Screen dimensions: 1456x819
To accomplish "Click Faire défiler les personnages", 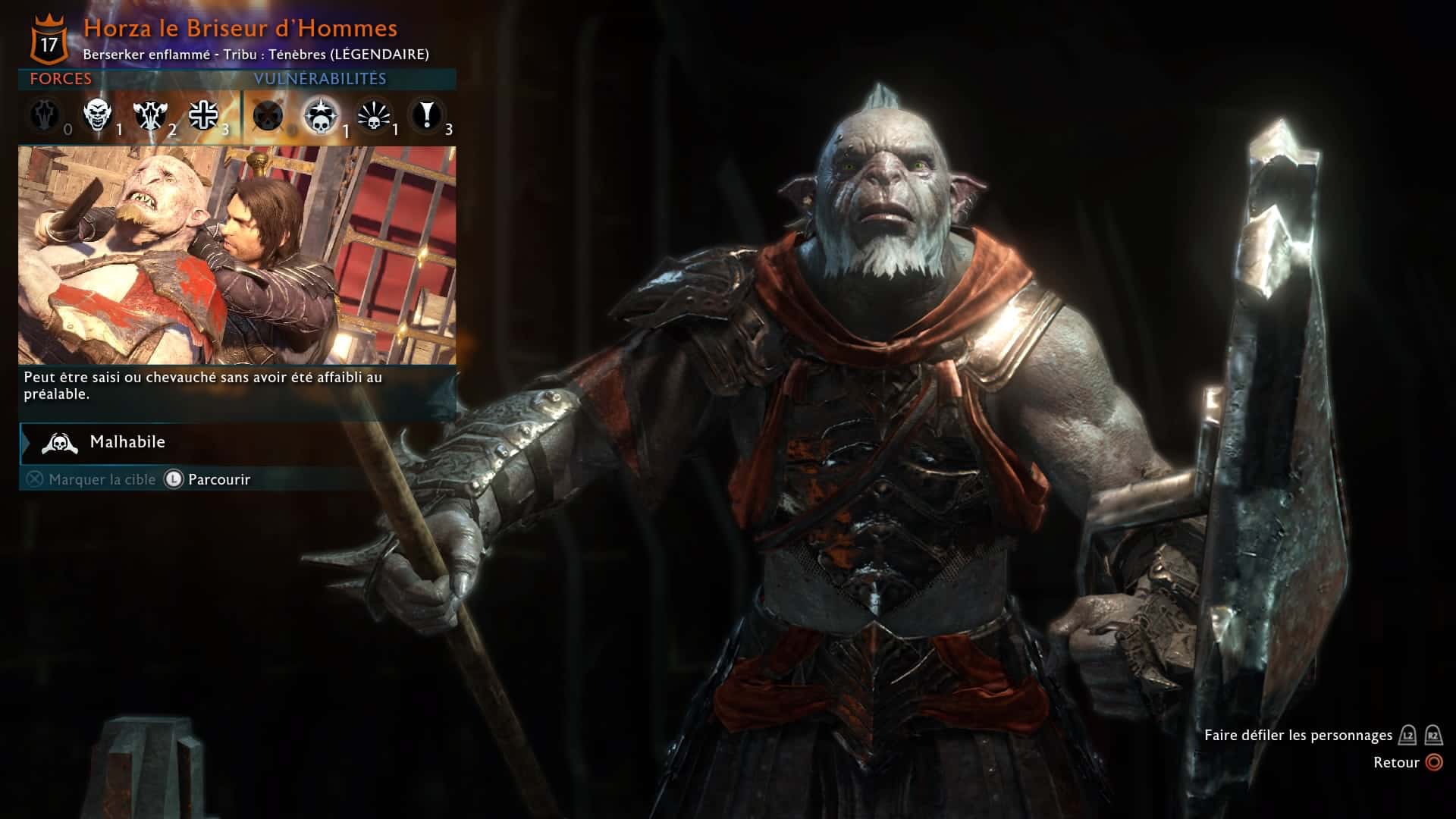I will (1298, 735).
